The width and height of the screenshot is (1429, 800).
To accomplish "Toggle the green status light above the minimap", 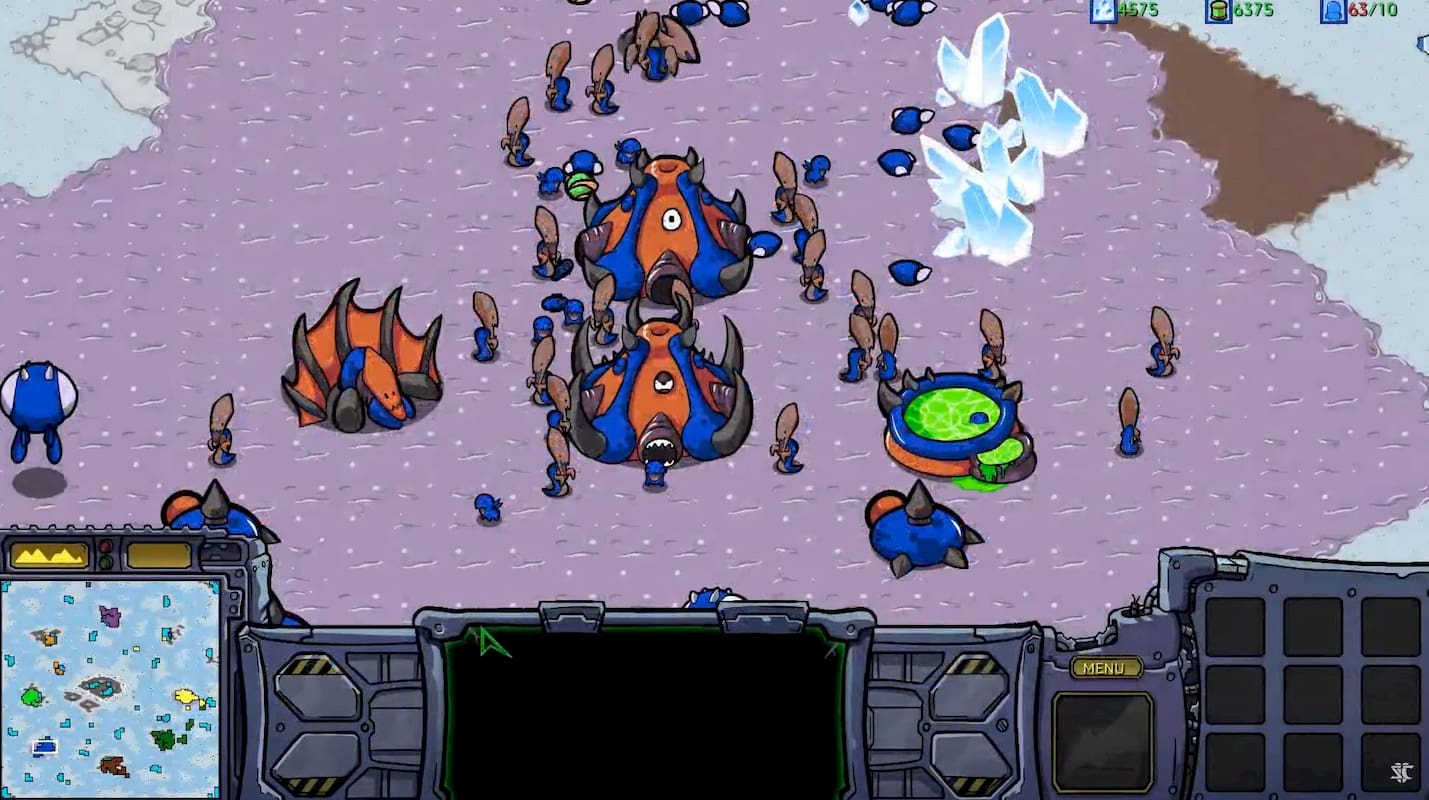I will click(x=105, y=561).
